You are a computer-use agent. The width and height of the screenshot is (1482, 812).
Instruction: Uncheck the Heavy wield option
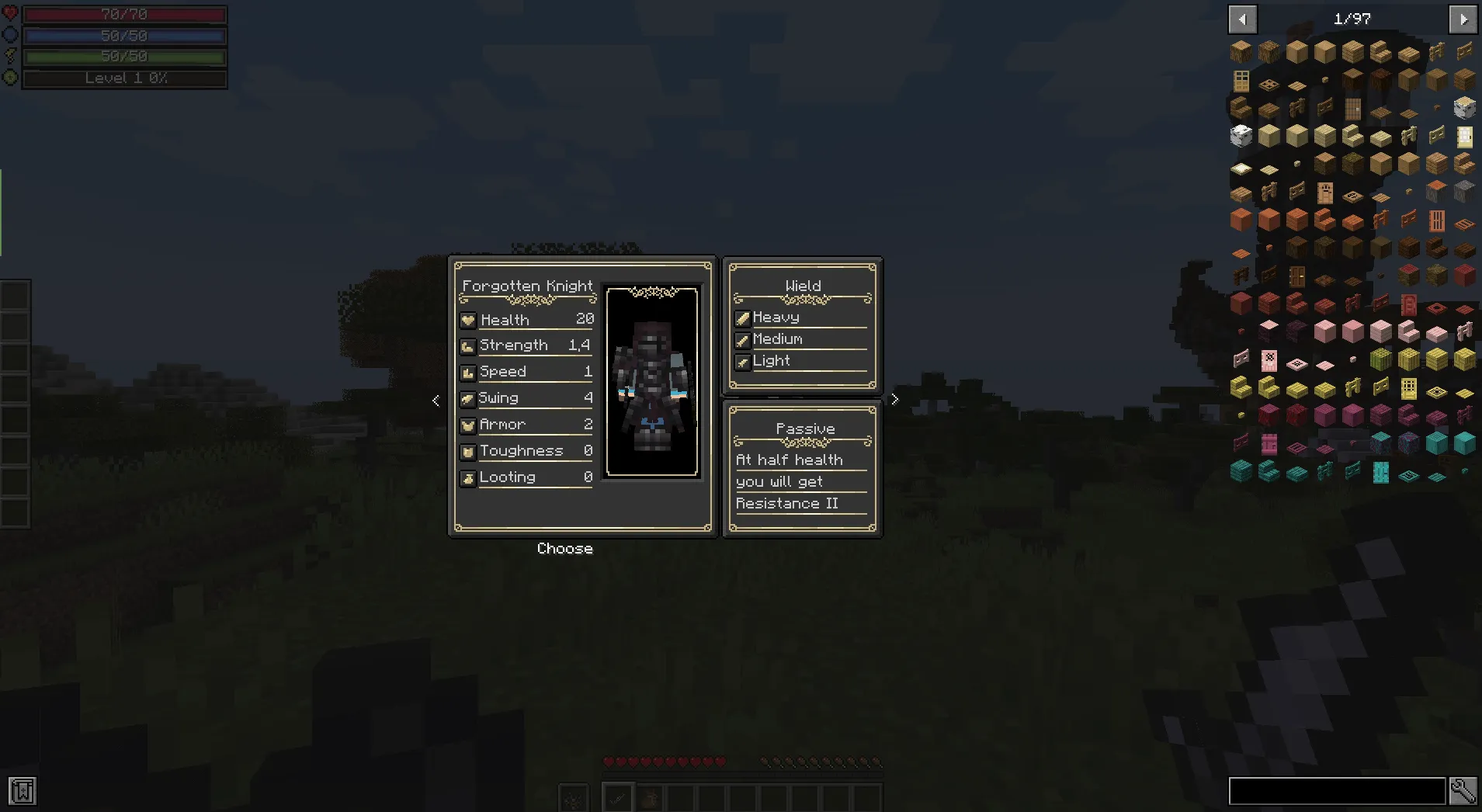(x=743, y=318)
